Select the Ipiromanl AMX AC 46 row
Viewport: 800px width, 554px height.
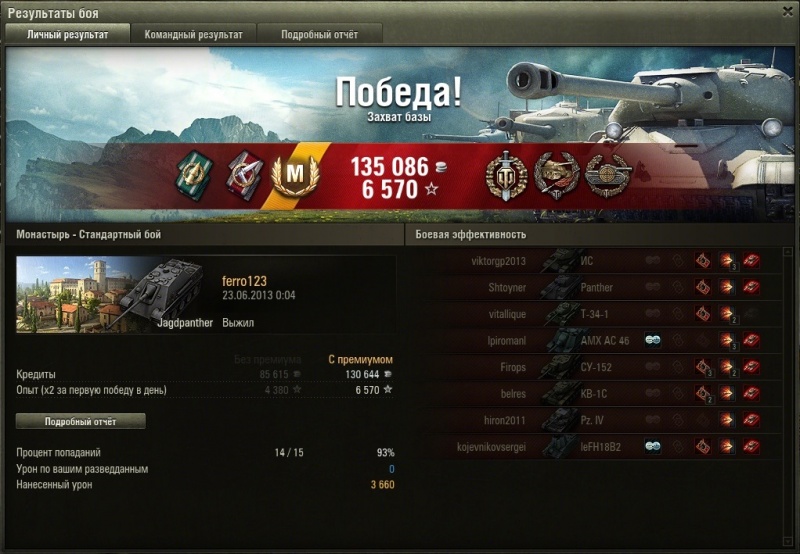coord(598,341)
